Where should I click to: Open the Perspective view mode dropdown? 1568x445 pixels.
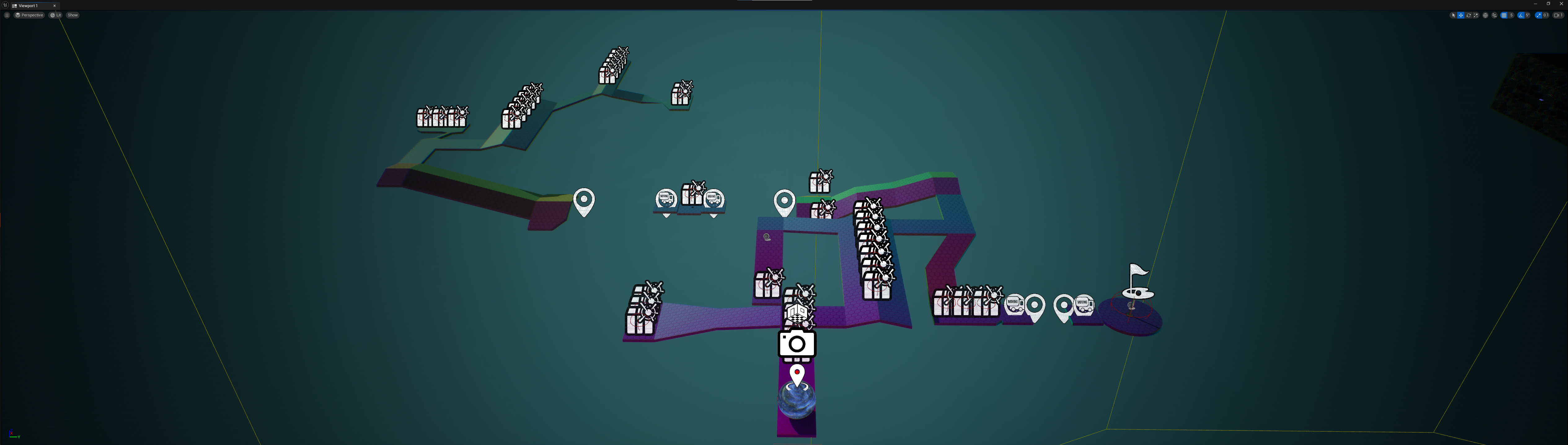pos(30,15)
